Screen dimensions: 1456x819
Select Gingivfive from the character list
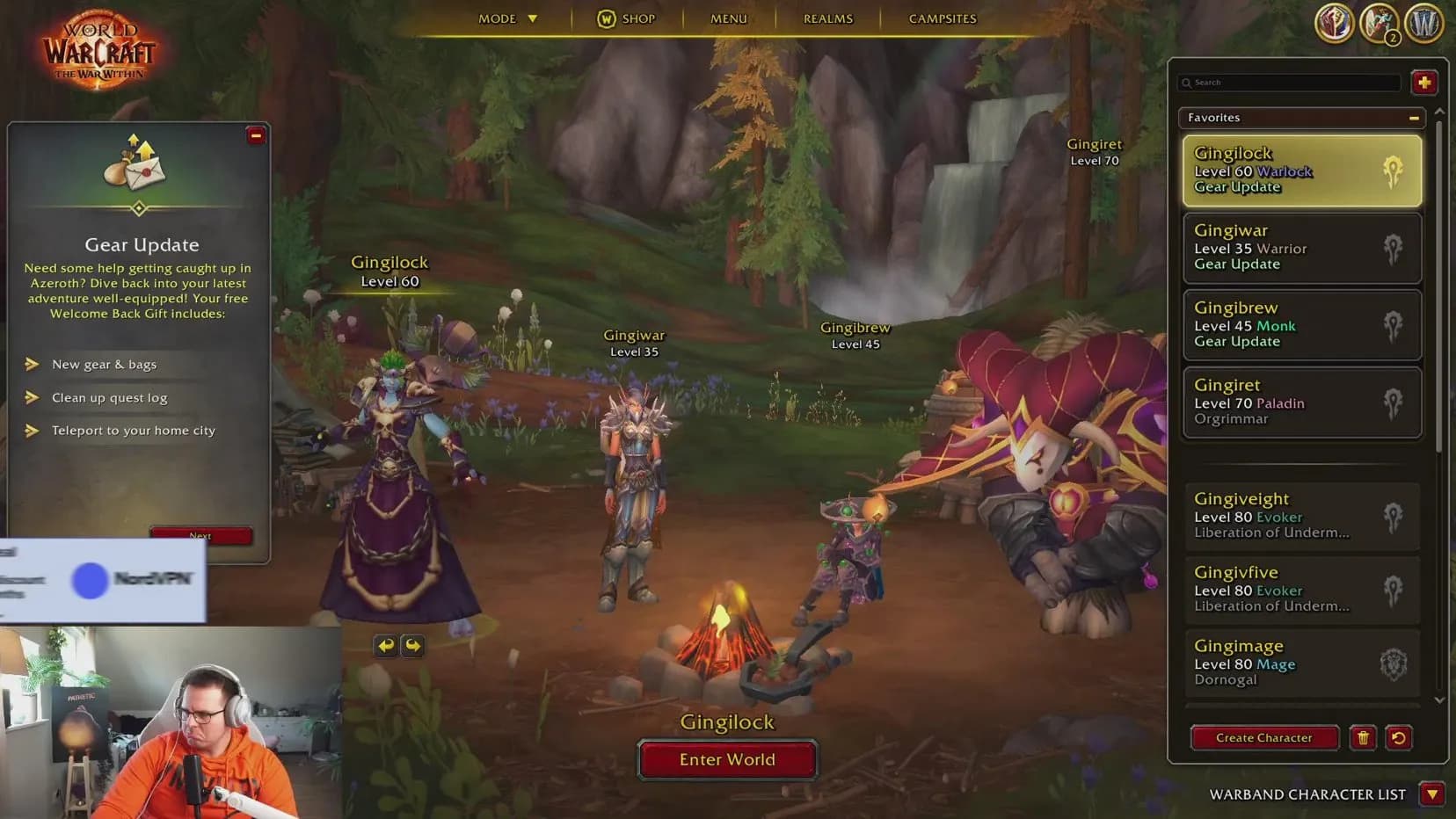tap(1301, 590)
